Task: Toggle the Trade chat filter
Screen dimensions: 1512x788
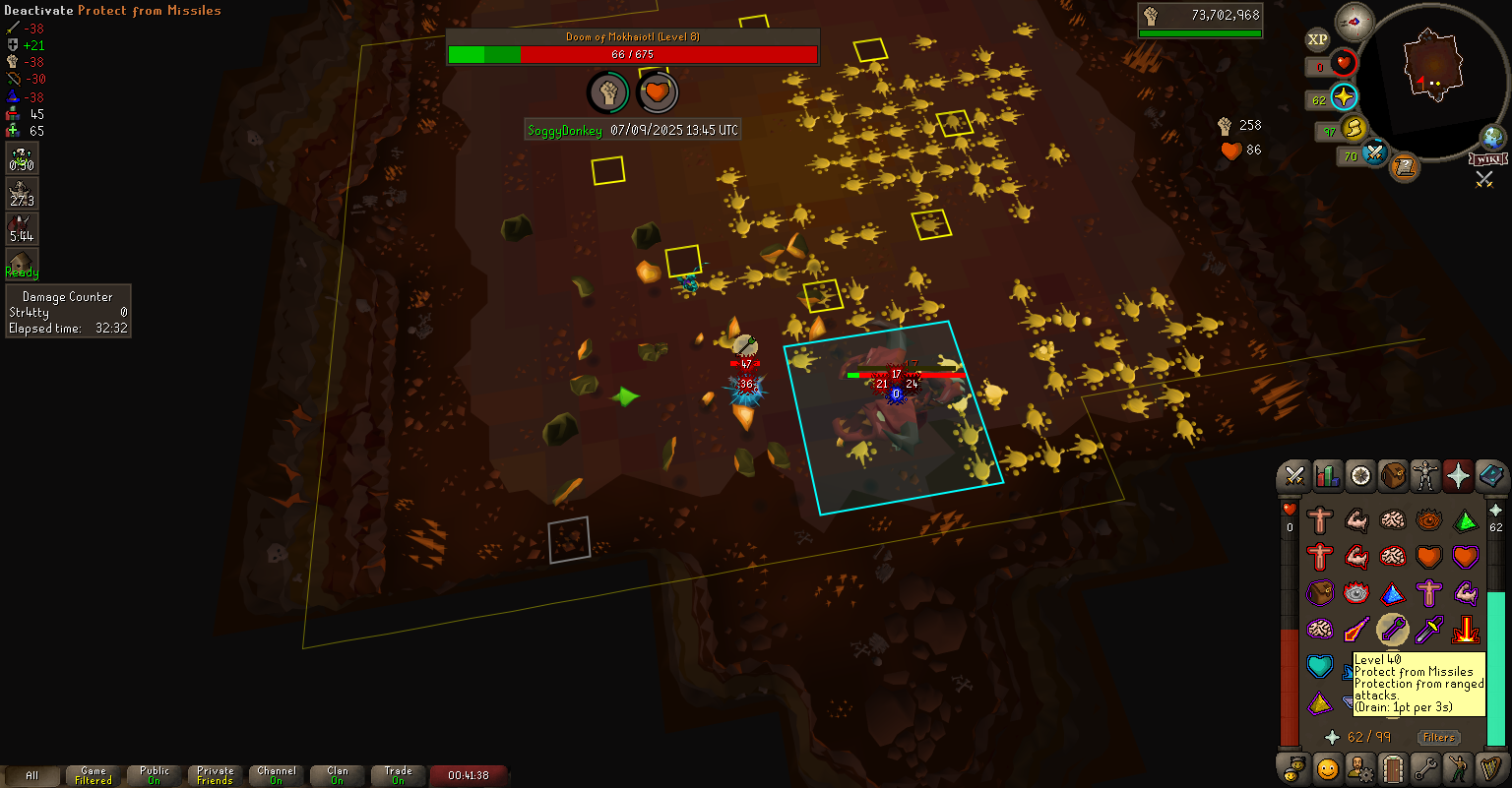Action: click(x=399, y=775)
